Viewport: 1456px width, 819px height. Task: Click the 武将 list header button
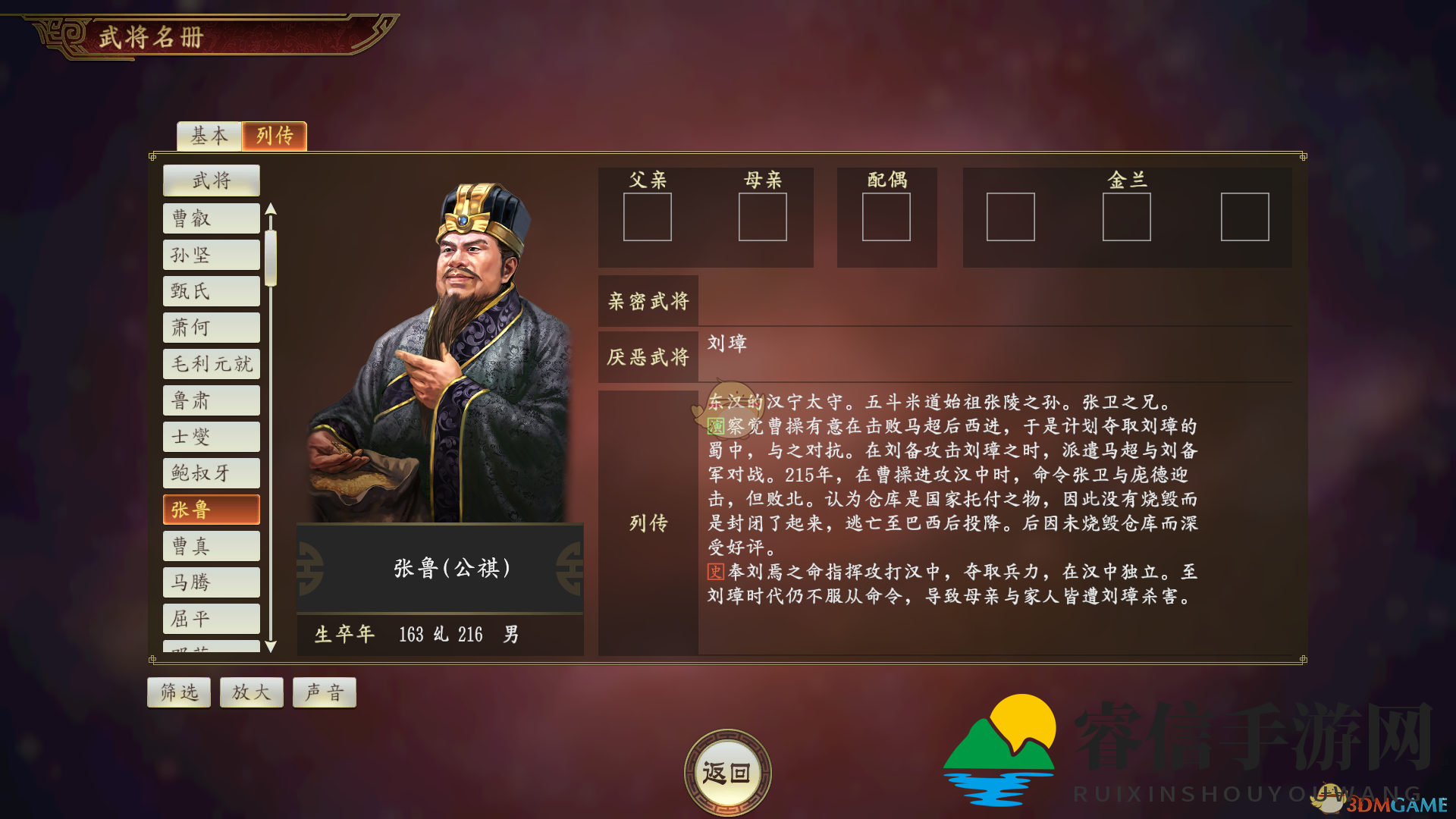[212, 180]
